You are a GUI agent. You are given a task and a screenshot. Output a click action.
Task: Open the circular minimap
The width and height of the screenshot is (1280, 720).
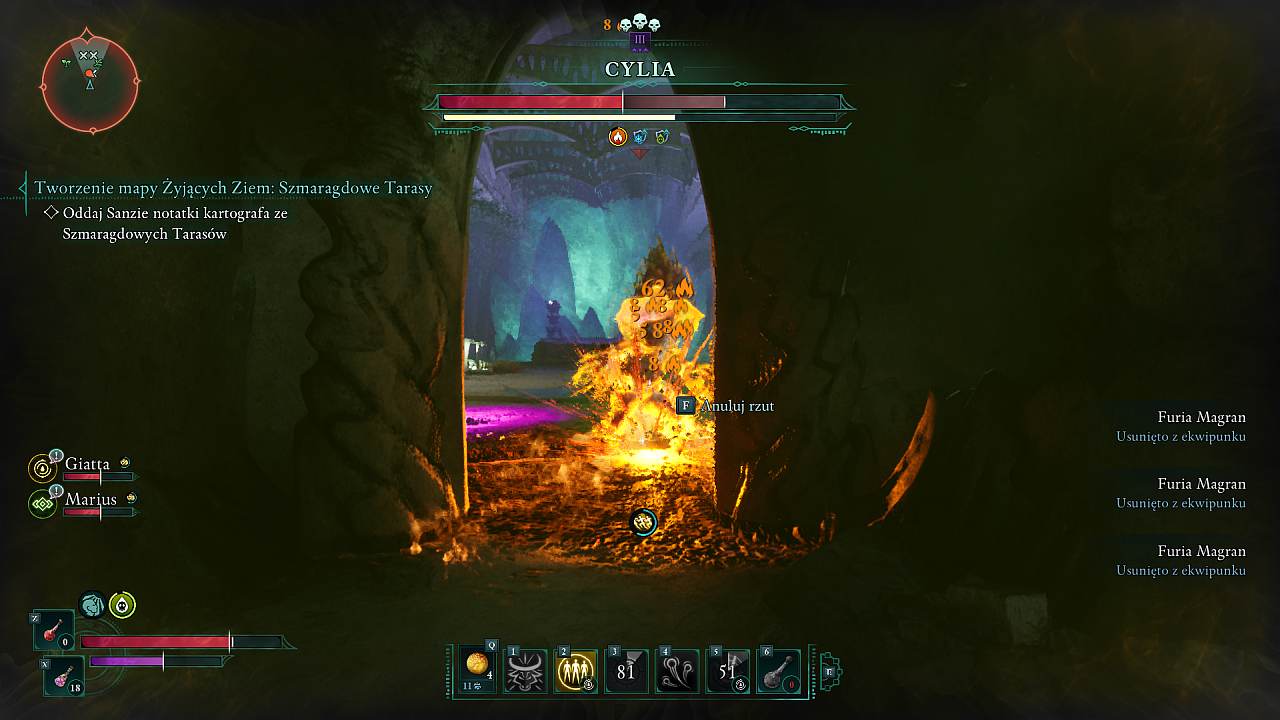point(90,84)
